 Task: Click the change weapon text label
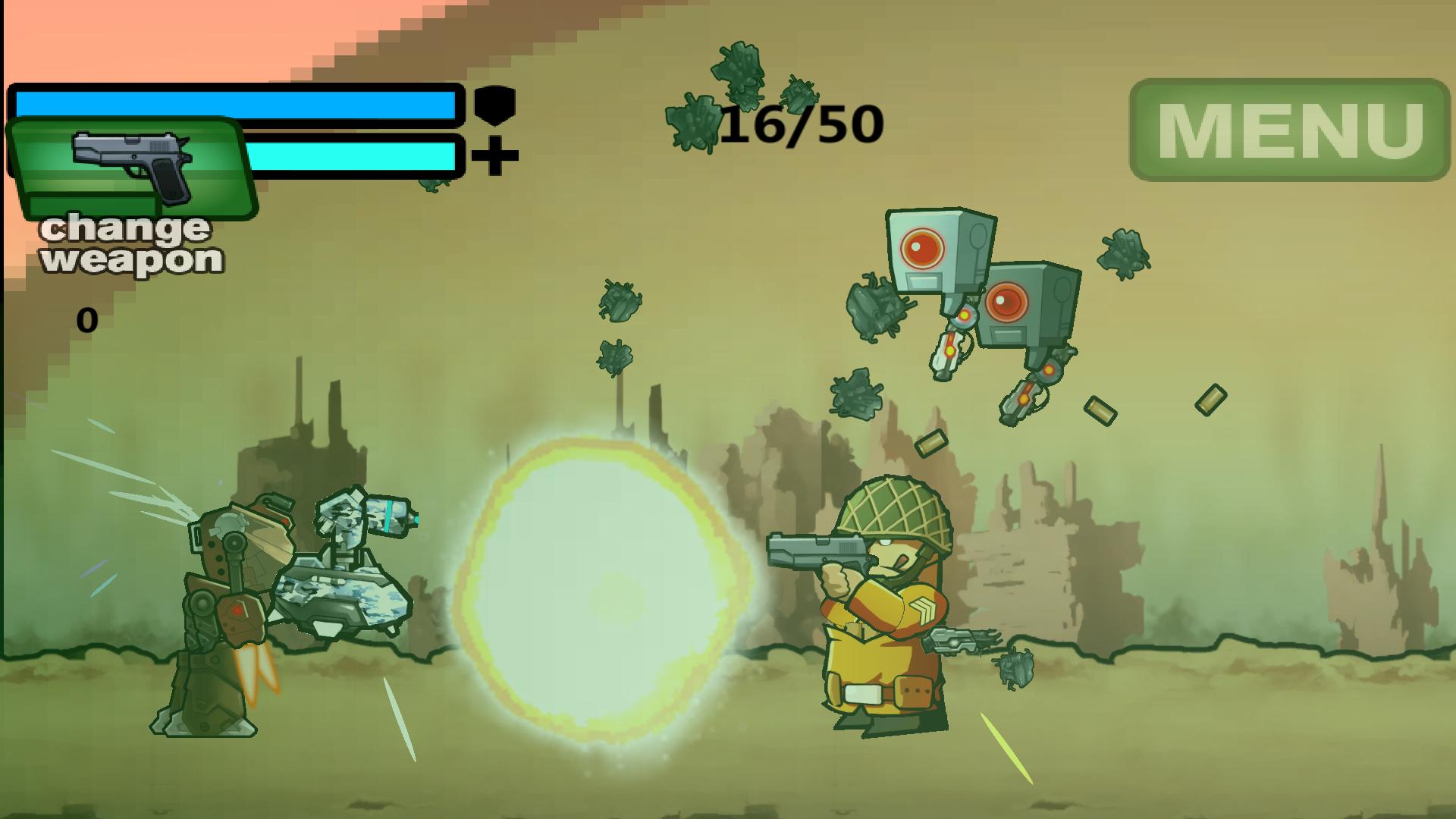129,246
